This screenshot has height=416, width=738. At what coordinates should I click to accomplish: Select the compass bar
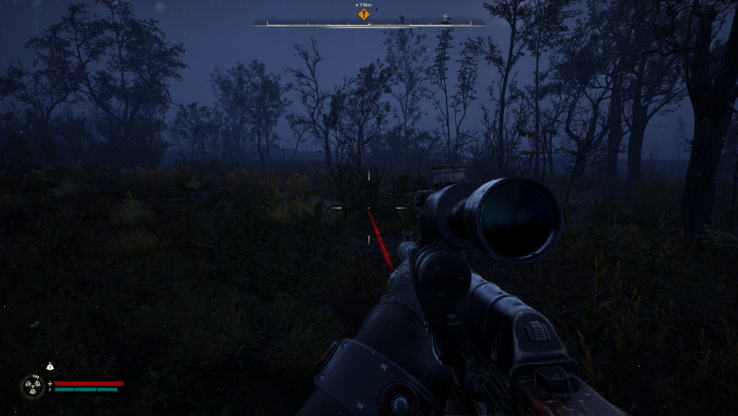coord(368,23)
